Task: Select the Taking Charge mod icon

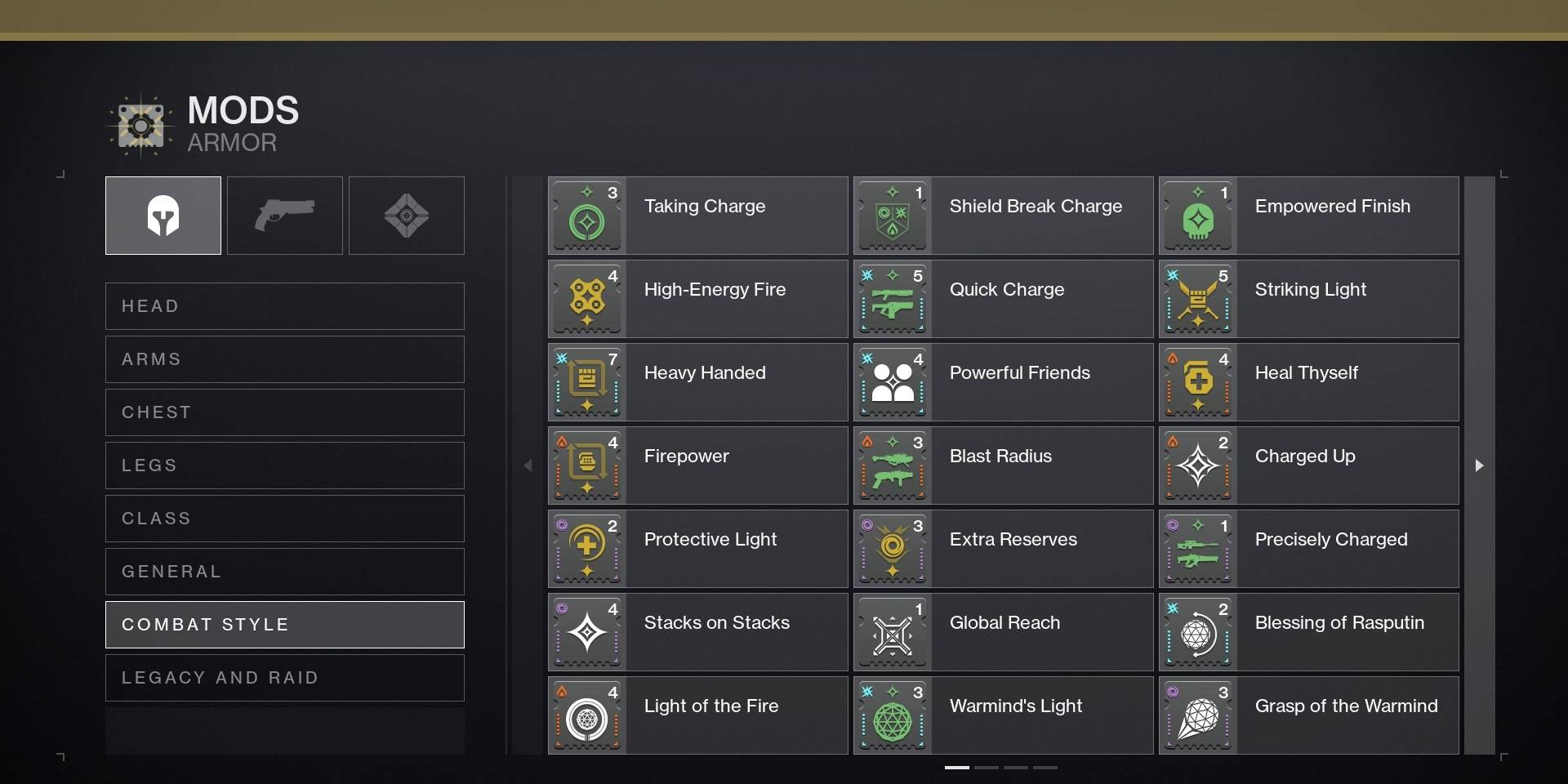Action: (587, 216)
